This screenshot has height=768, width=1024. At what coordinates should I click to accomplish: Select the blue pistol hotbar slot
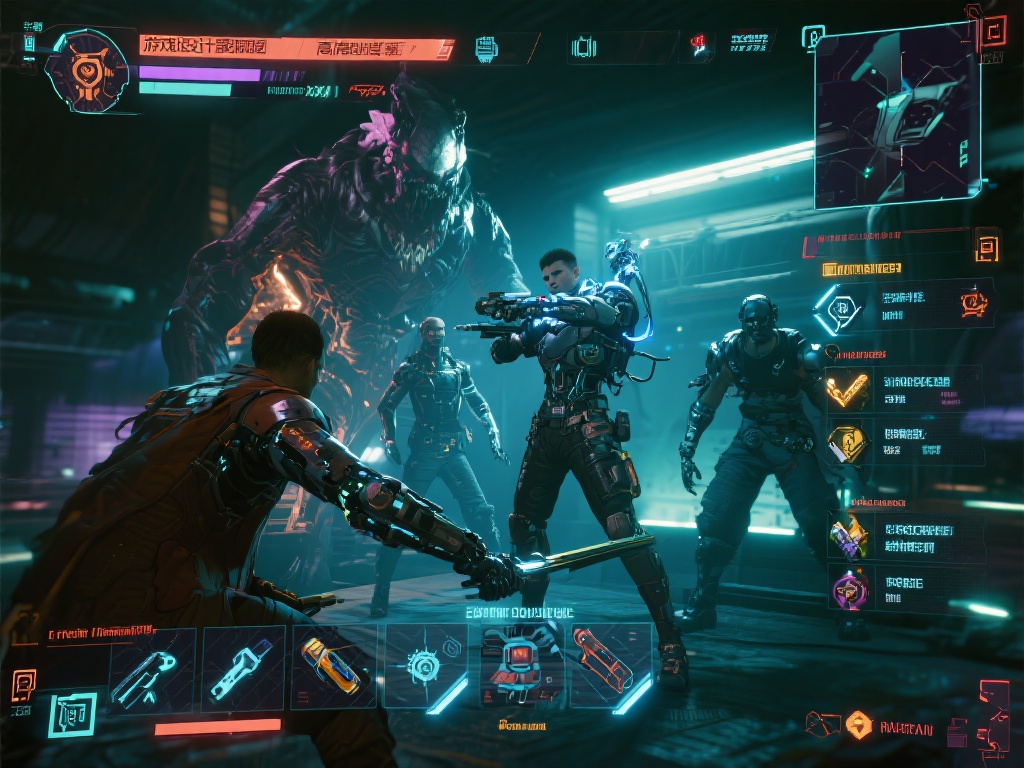[x=148, y=668]
